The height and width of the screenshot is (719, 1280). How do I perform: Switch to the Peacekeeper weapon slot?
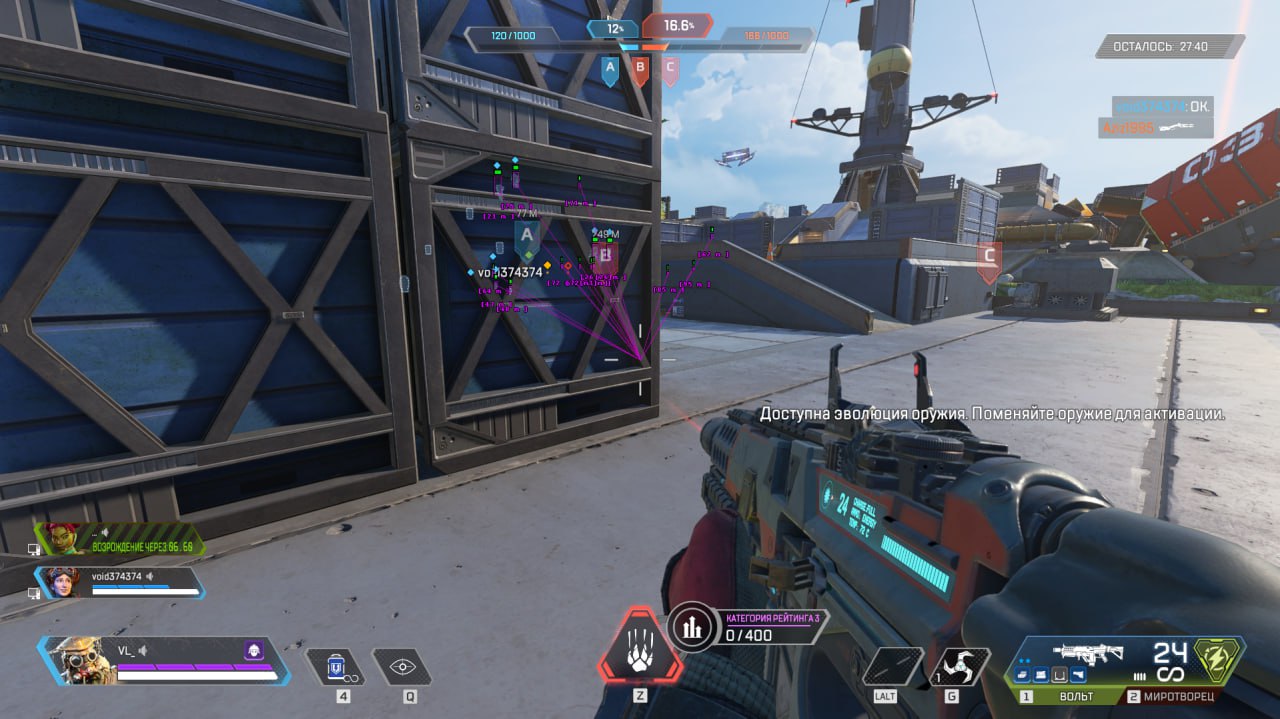[x=1178, y=696]
